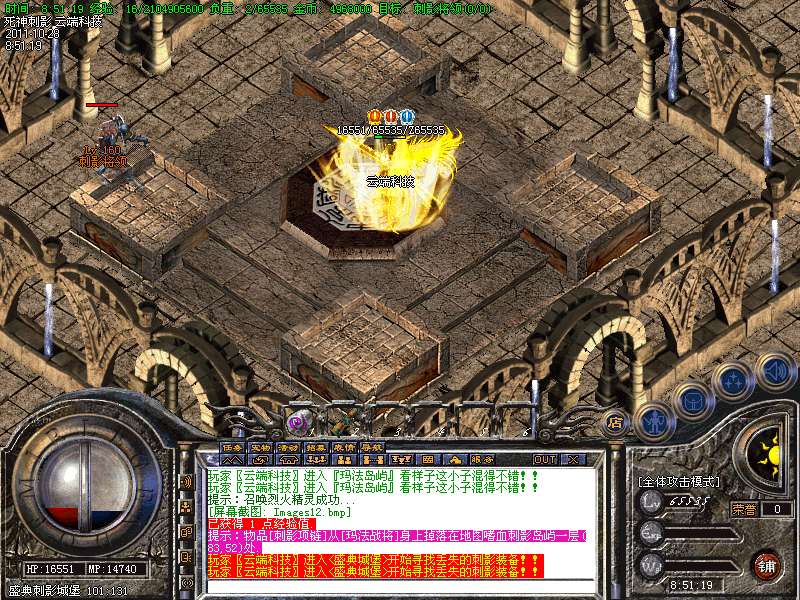Click the red 铺 stall button
Viewport: 800px width, 600px height.
(768, 564)
